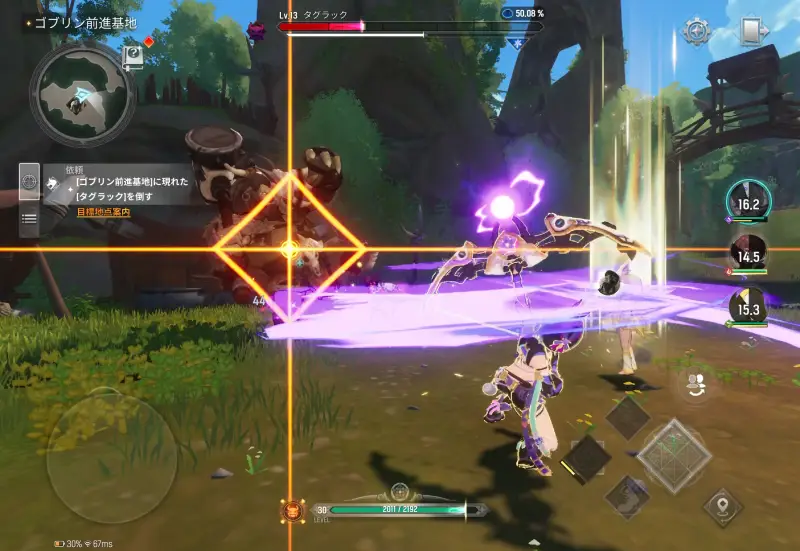Click the 目標地点案内 objective guidance link
Screen dimensions: 800x551
click(103, 212)
